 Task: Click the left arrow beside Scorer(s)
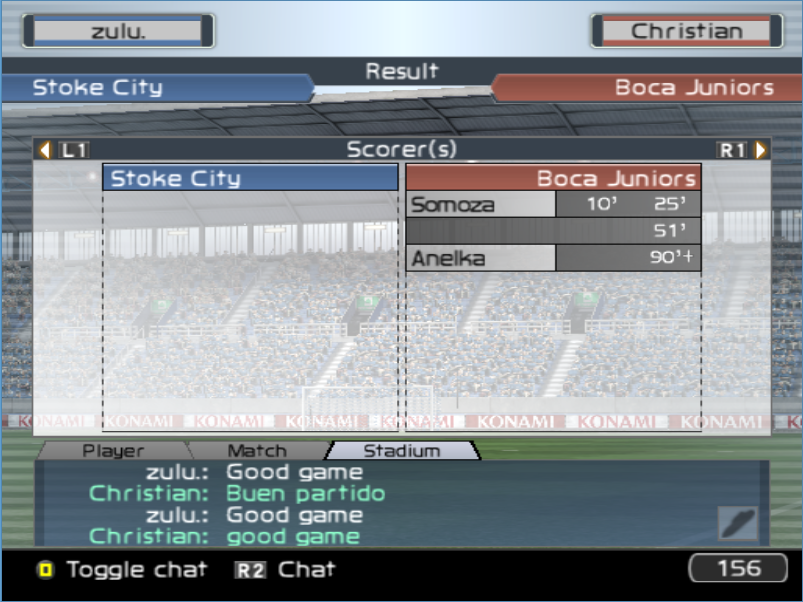[x=44, y=150]
